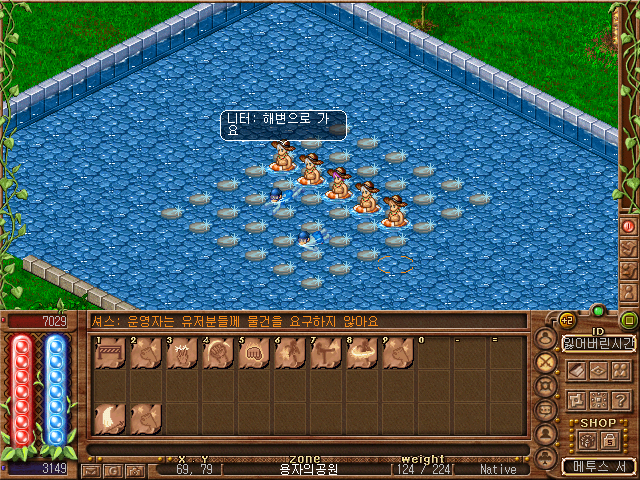Viewport: 640px width, 480px height.
Task: Open the book icon panel button
Action: (575, 370)
